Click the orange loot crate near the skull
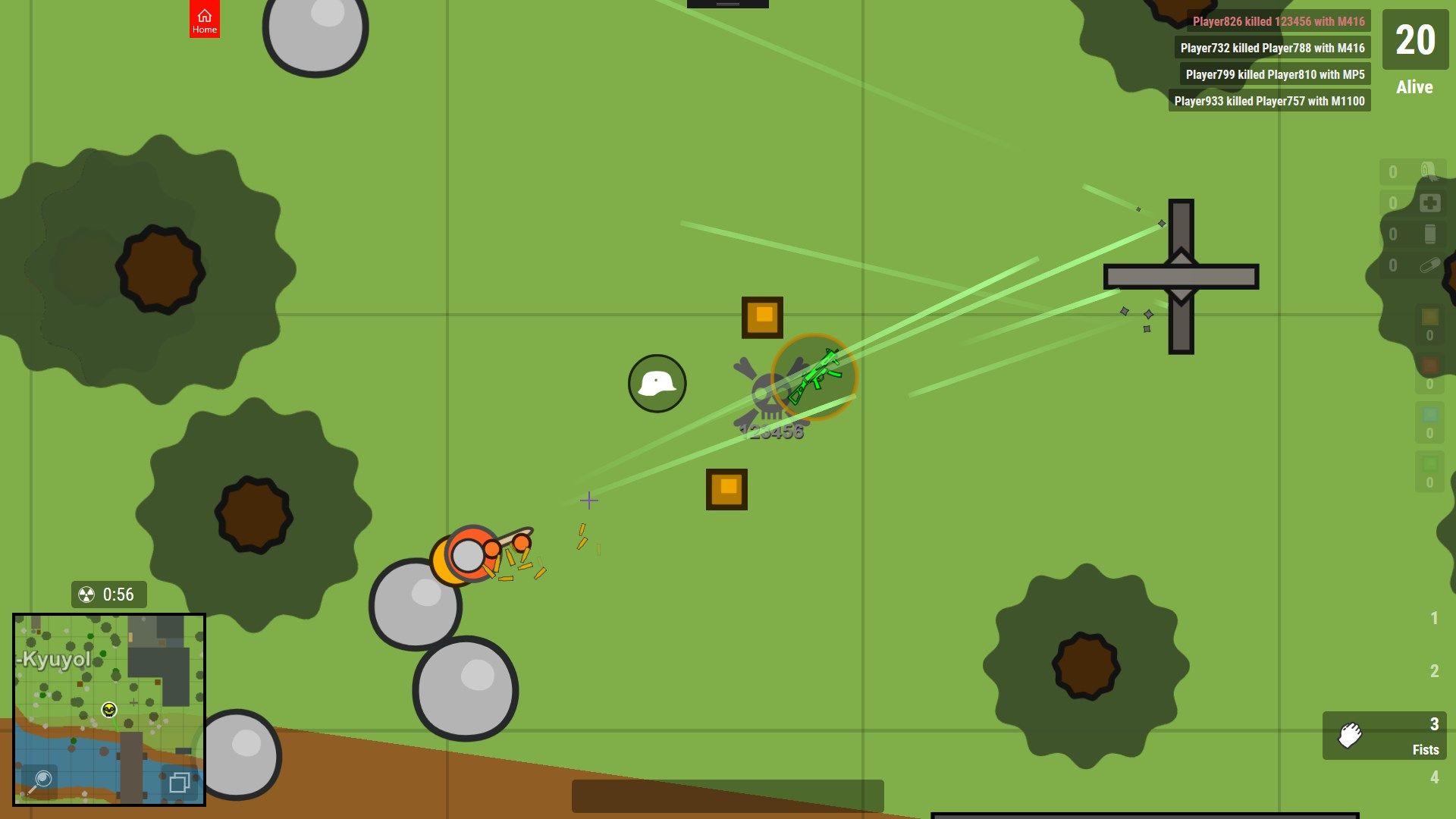The image size is (1456, 819). pos(762,316)
